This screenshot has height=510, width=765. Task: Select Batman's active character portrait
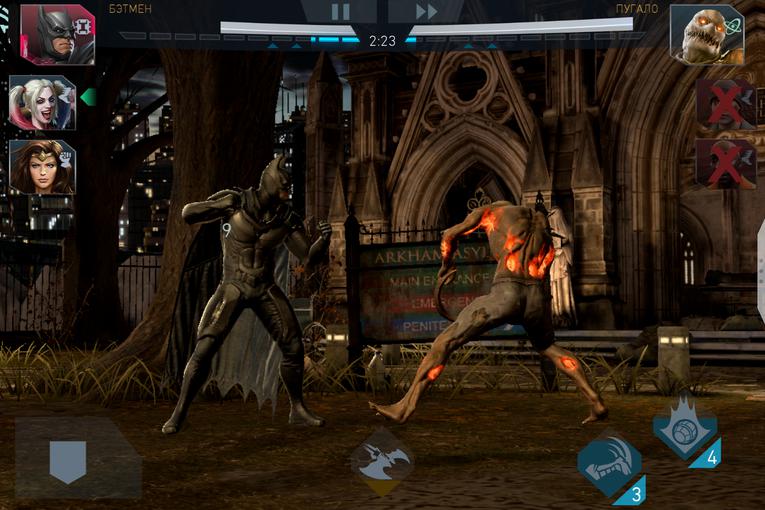click(x=56, y=34)
